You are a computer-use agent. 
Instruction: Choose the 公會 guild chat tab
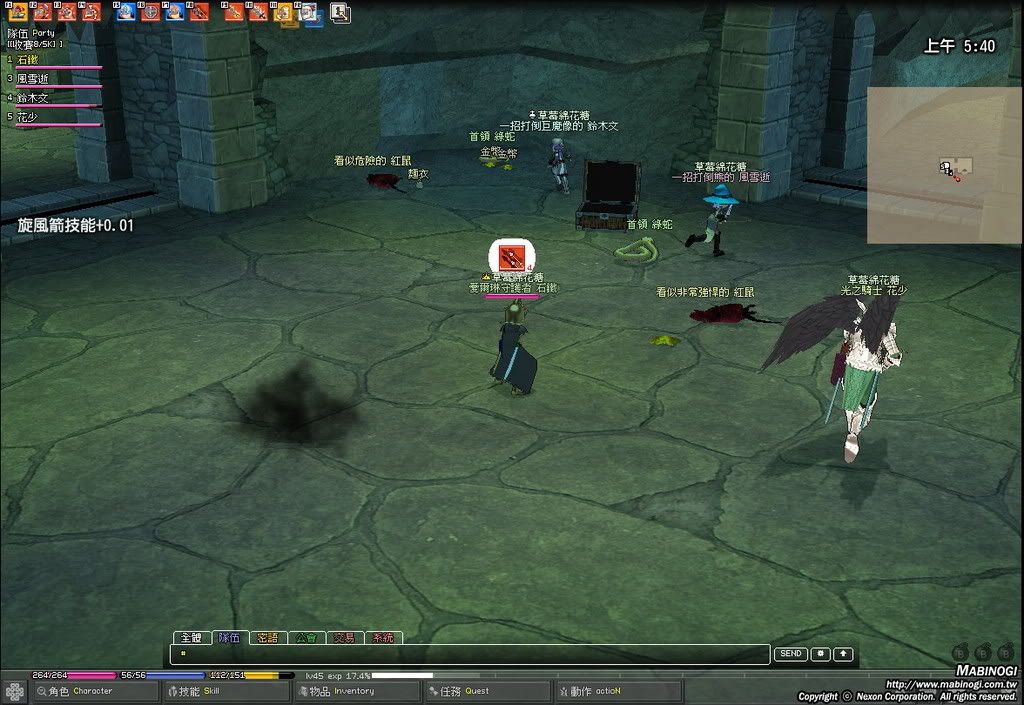(306, 637)
